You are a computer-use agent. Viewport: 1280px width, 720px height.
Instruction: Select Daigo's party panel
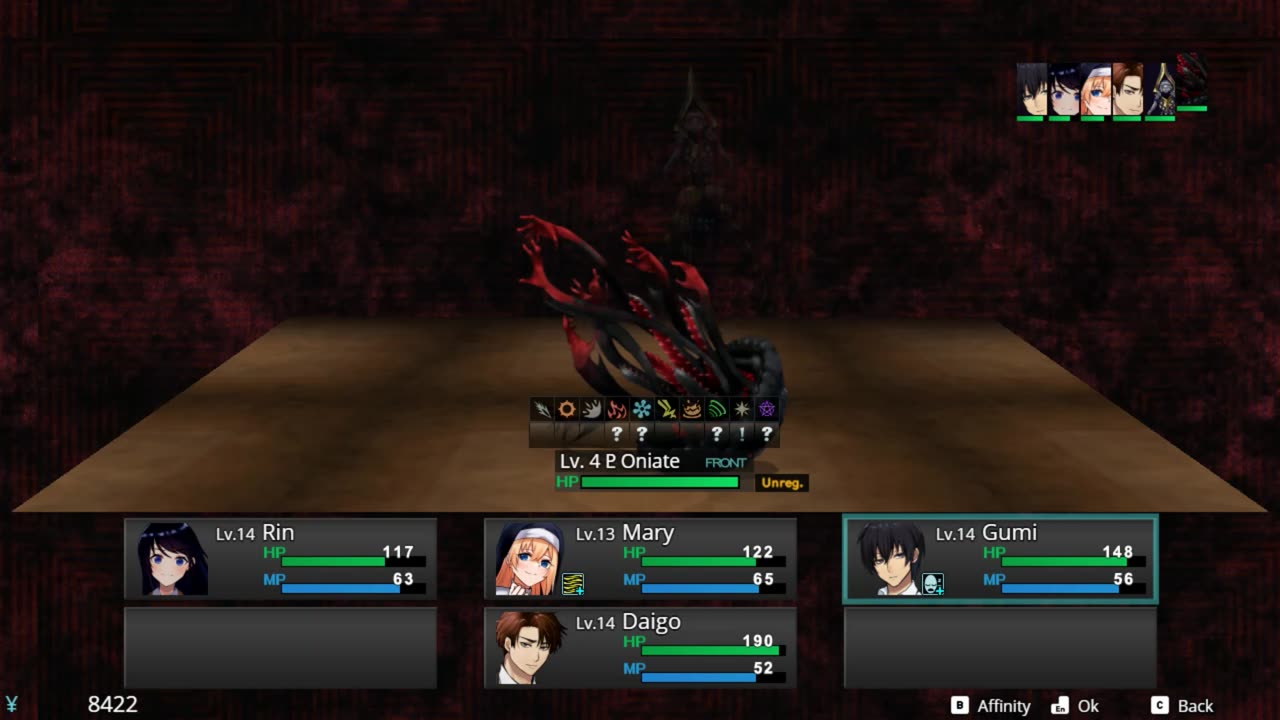tap(640, 647)
